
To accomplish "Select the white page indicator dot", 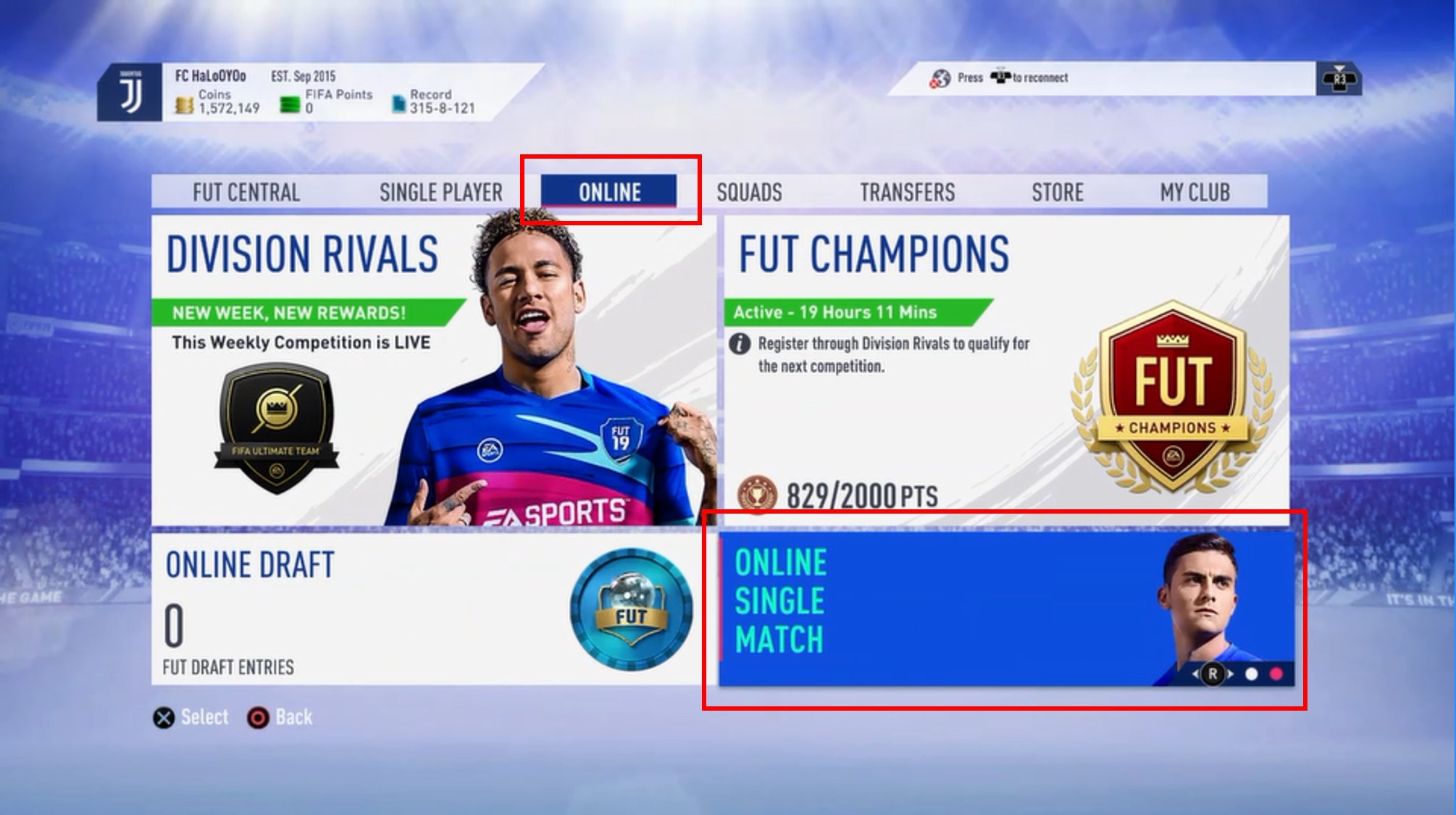I will [1251, 673].
